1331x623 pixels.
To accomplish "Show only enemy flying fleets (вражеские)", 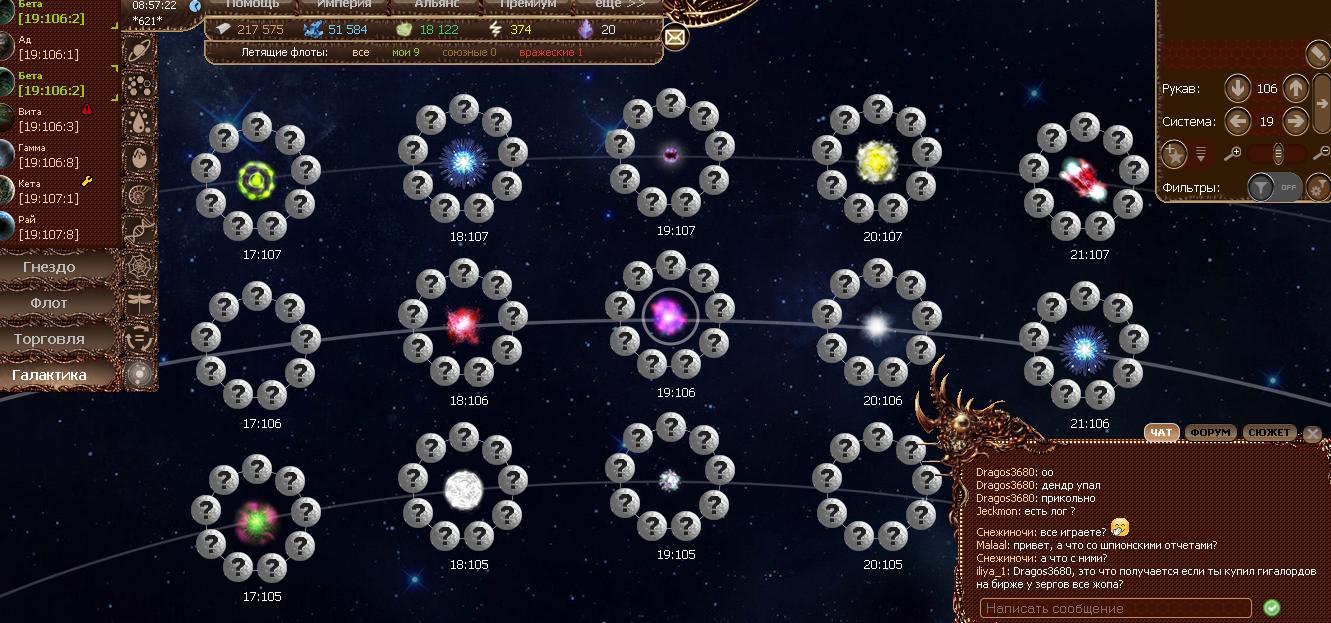I will [x=550, y=52].
